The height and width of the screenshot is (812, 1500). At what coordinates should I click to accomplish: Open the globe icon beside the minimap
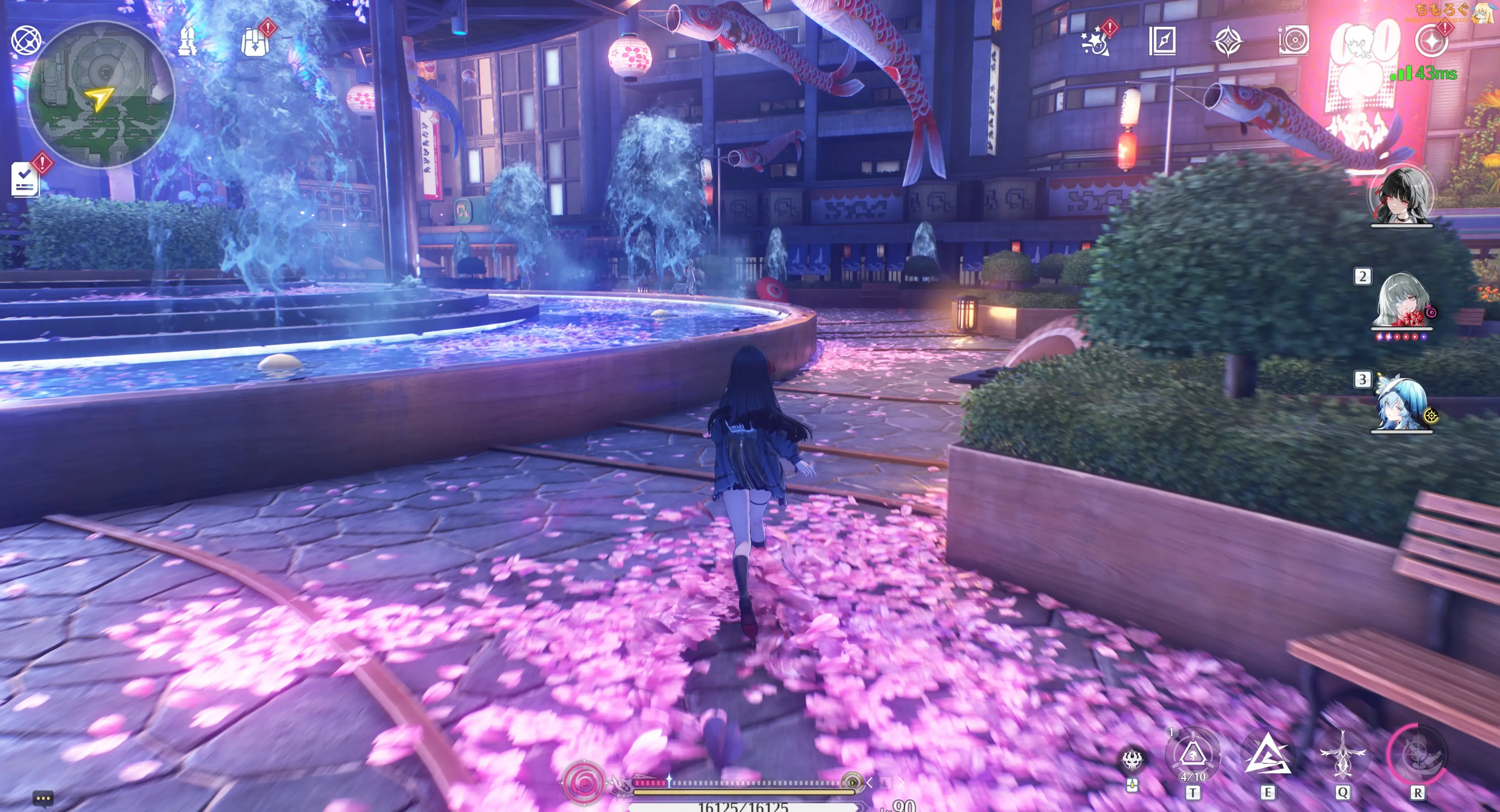[26, 41]
